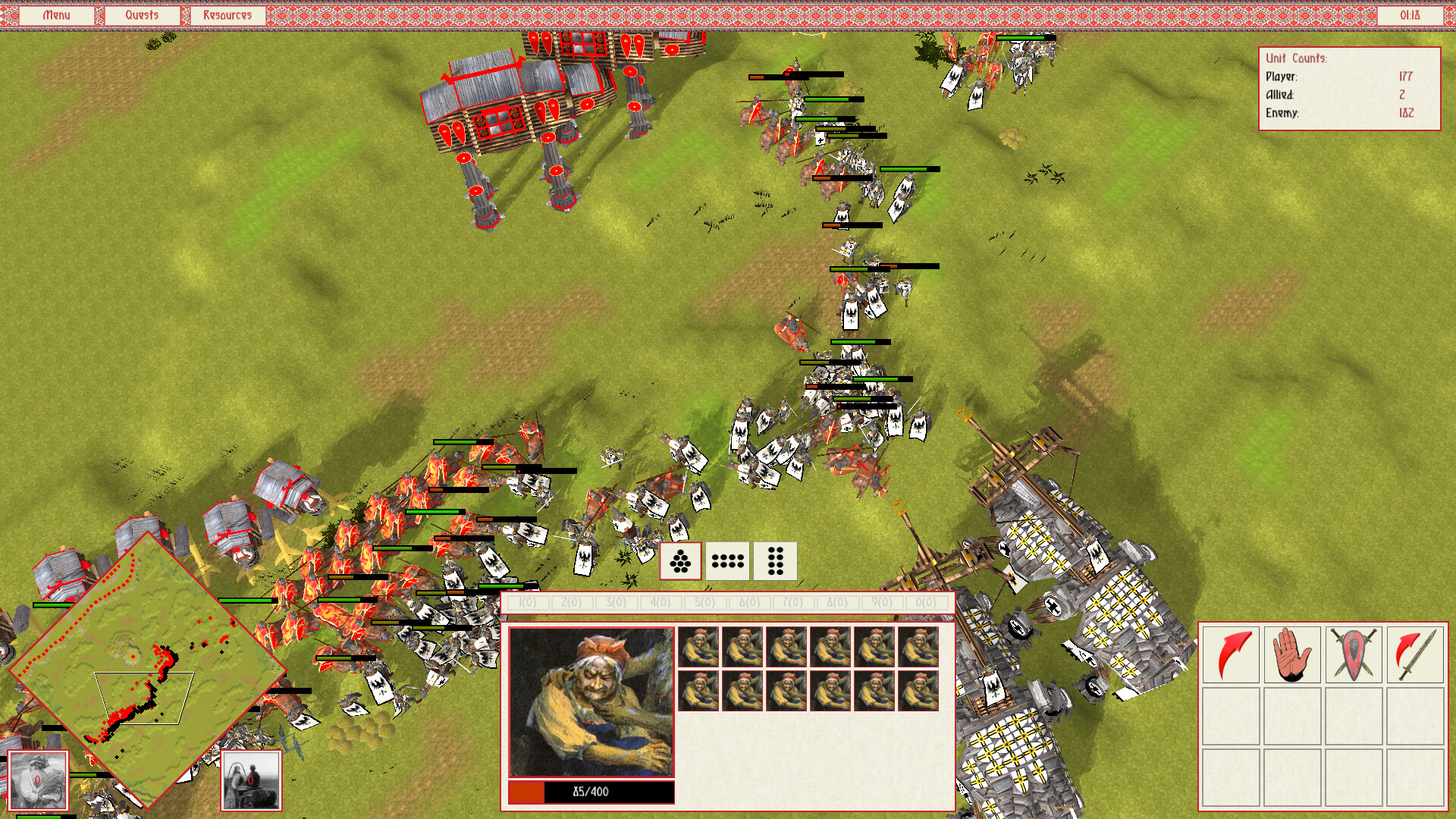Image resolution: width=1456 pixels, height=819 pixels.
Task: Select a unit thumbnail from the selection grid
Action: click(699, 648)
